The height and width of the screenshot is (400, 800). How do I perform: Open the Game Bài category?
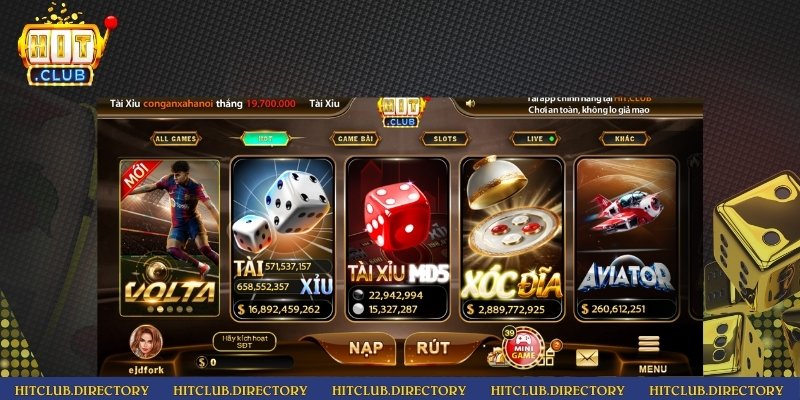click(354, 139)
